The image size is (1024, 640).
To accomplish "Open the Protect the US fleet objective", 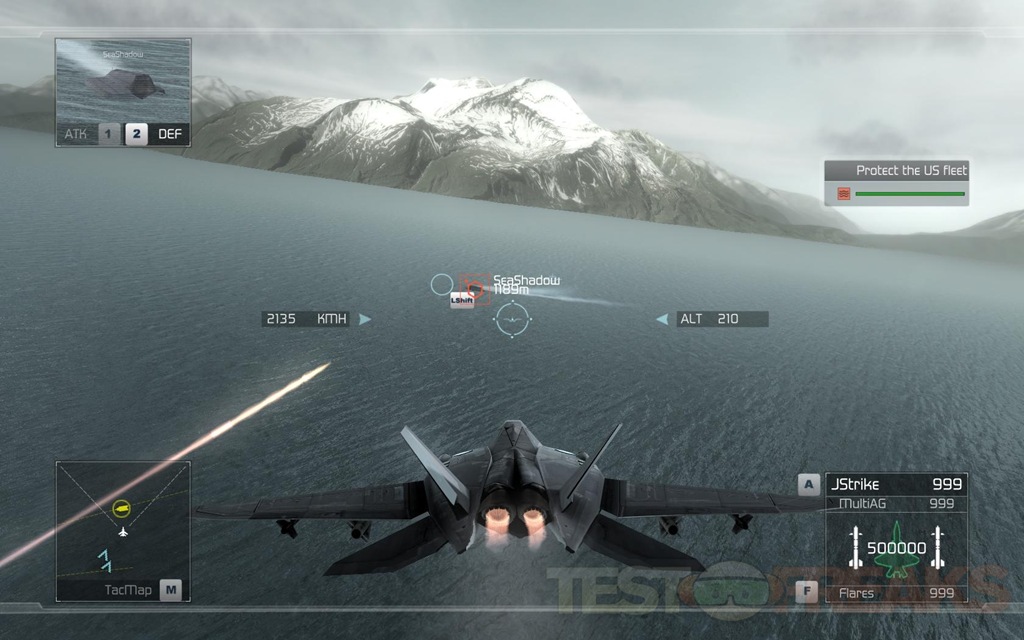I will 896,183.
